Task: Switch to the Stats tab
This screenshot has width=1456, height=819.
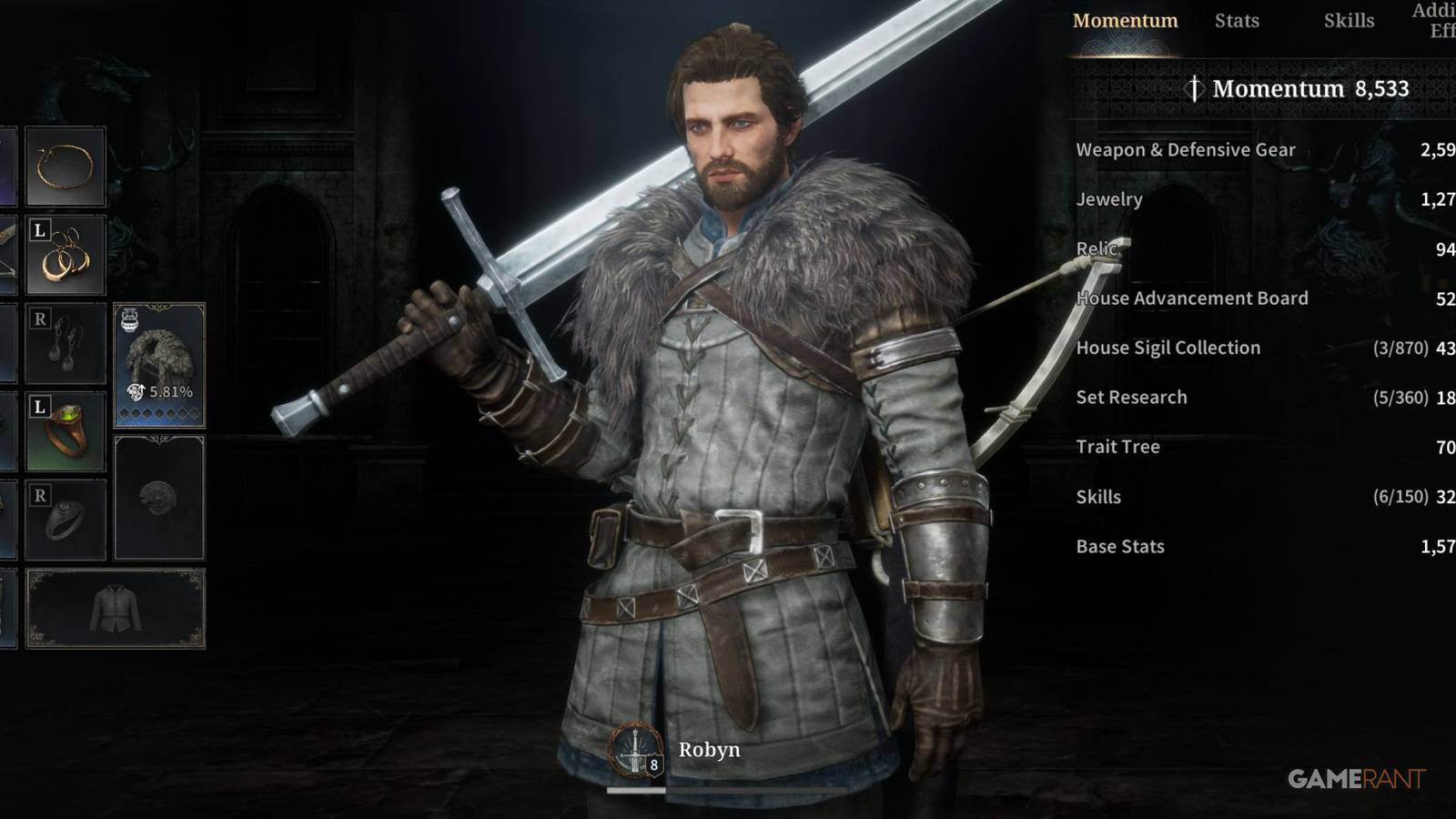Action: 1237,20
